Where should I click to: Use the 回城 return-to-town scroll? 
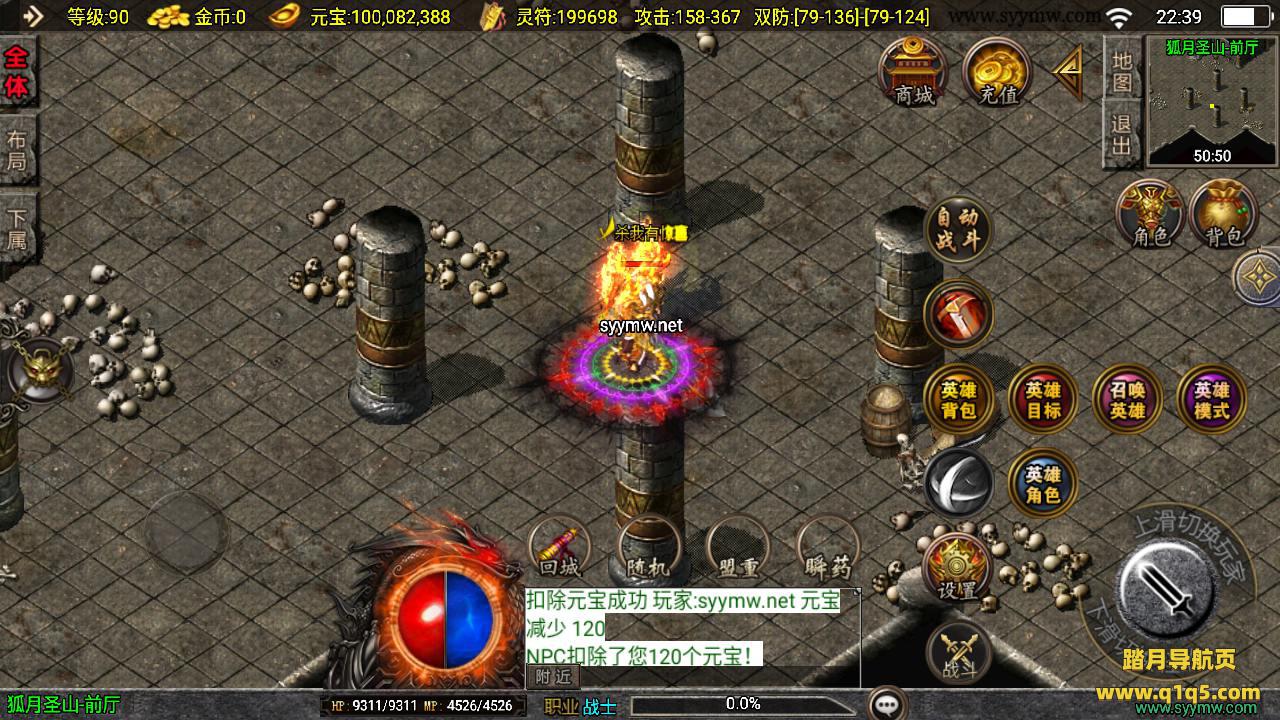pyautogui.click(x=559, y=549)
